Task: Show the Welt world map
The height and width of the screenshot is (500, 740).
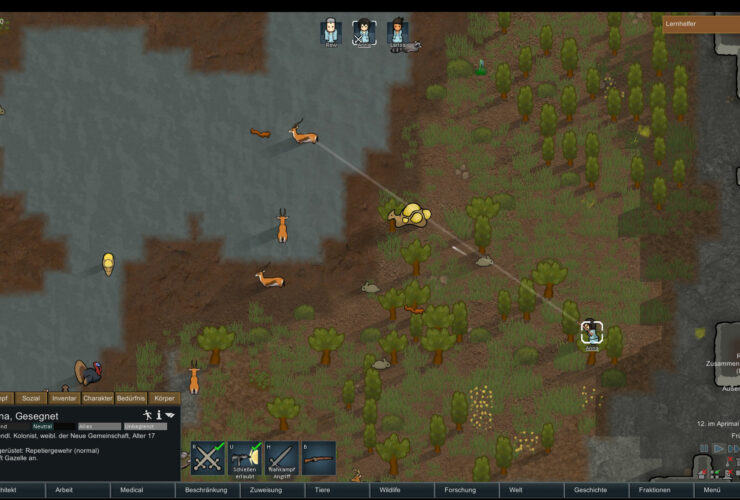Action: (x=517, y=490)
